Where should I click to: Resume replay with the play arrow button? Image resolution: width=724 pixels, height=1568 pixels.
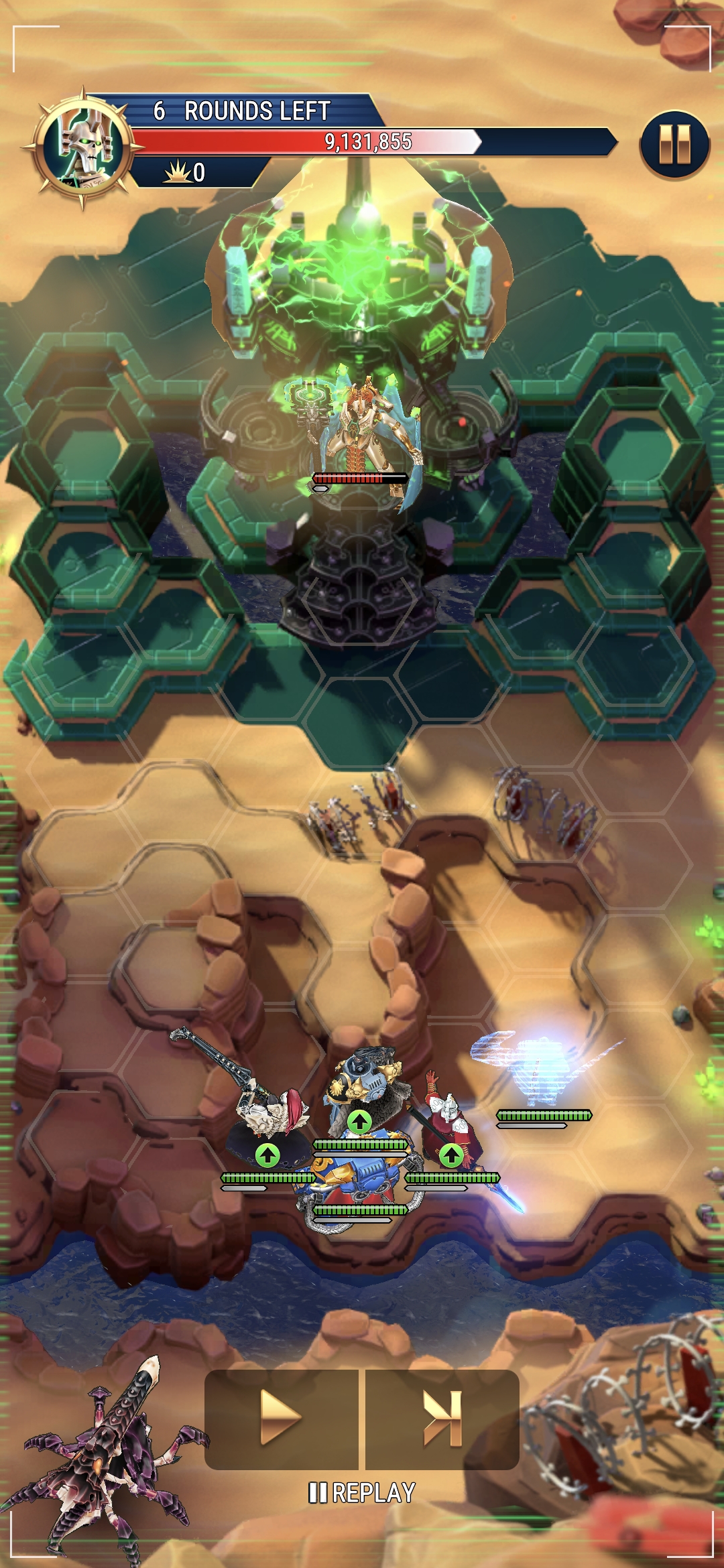pos(281,1418)
